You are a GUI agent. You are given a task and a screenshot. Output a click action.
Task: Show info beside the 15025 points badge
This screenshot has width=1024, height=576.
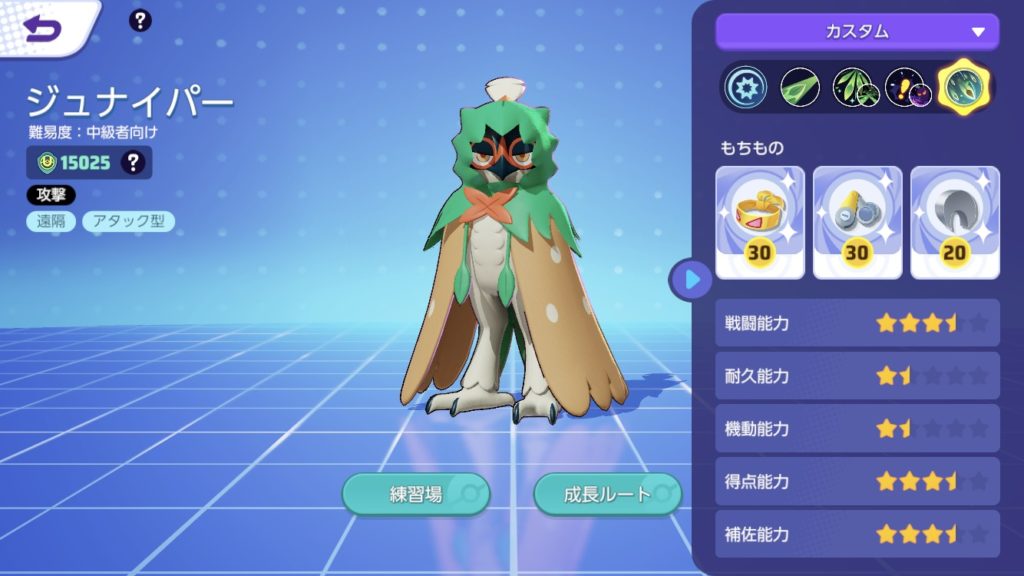coord(132,163)
